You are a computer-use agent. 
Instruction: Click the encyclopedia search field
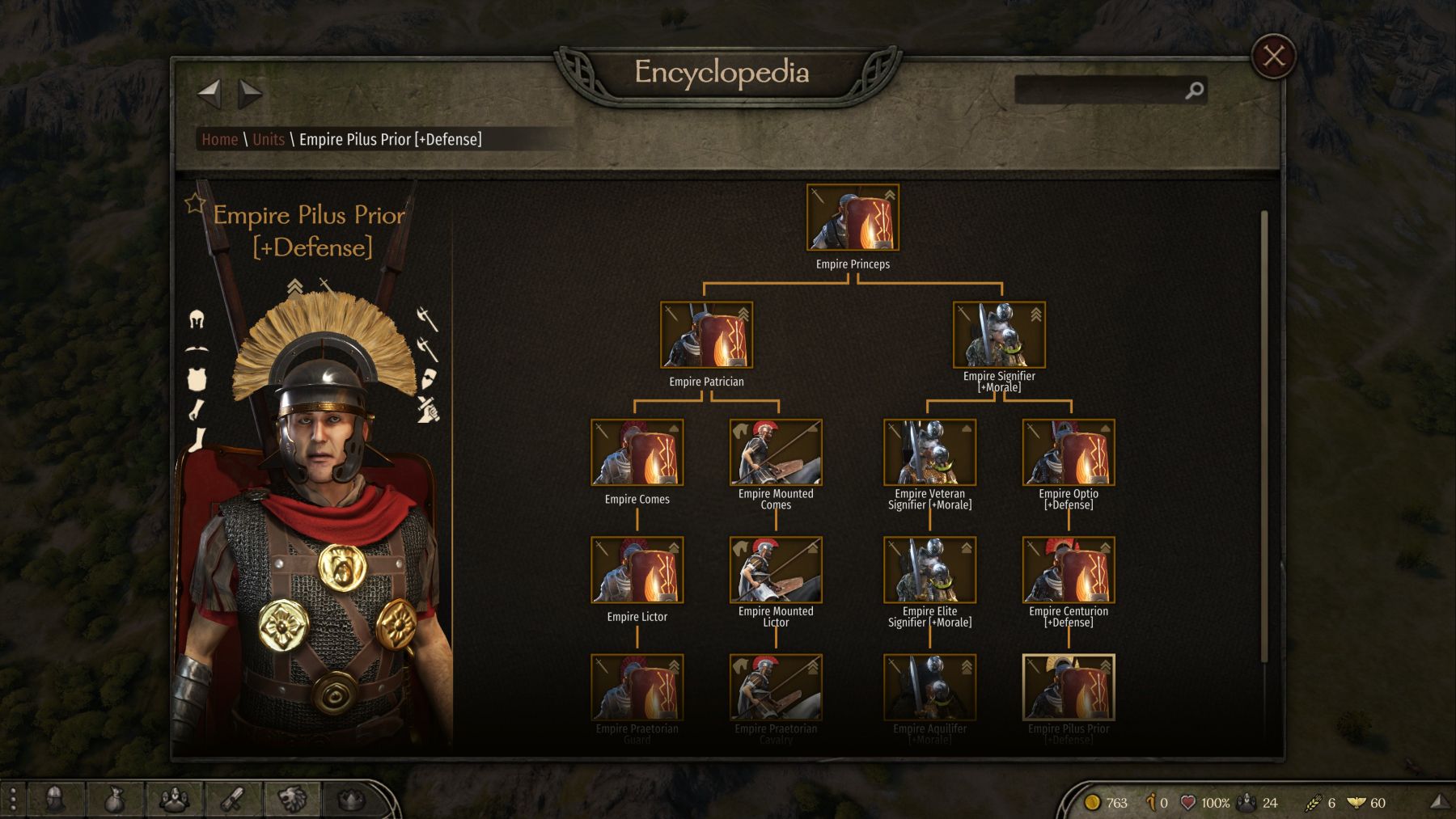[x=1100, y=91]
